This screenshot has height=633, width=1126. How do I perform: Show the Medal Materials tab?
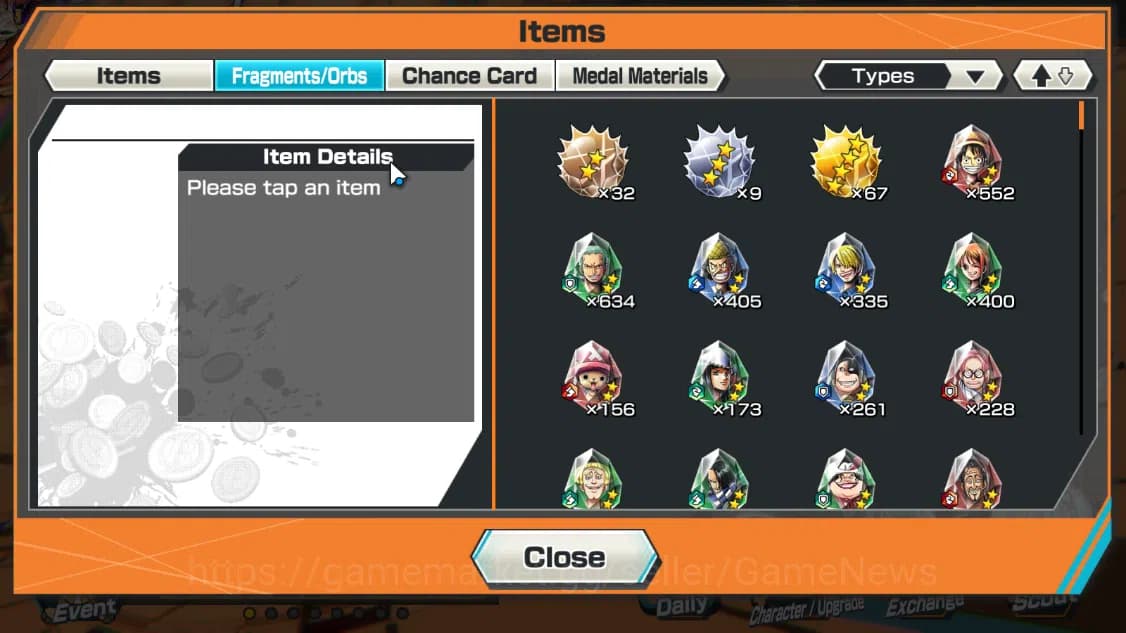(639, 76)
